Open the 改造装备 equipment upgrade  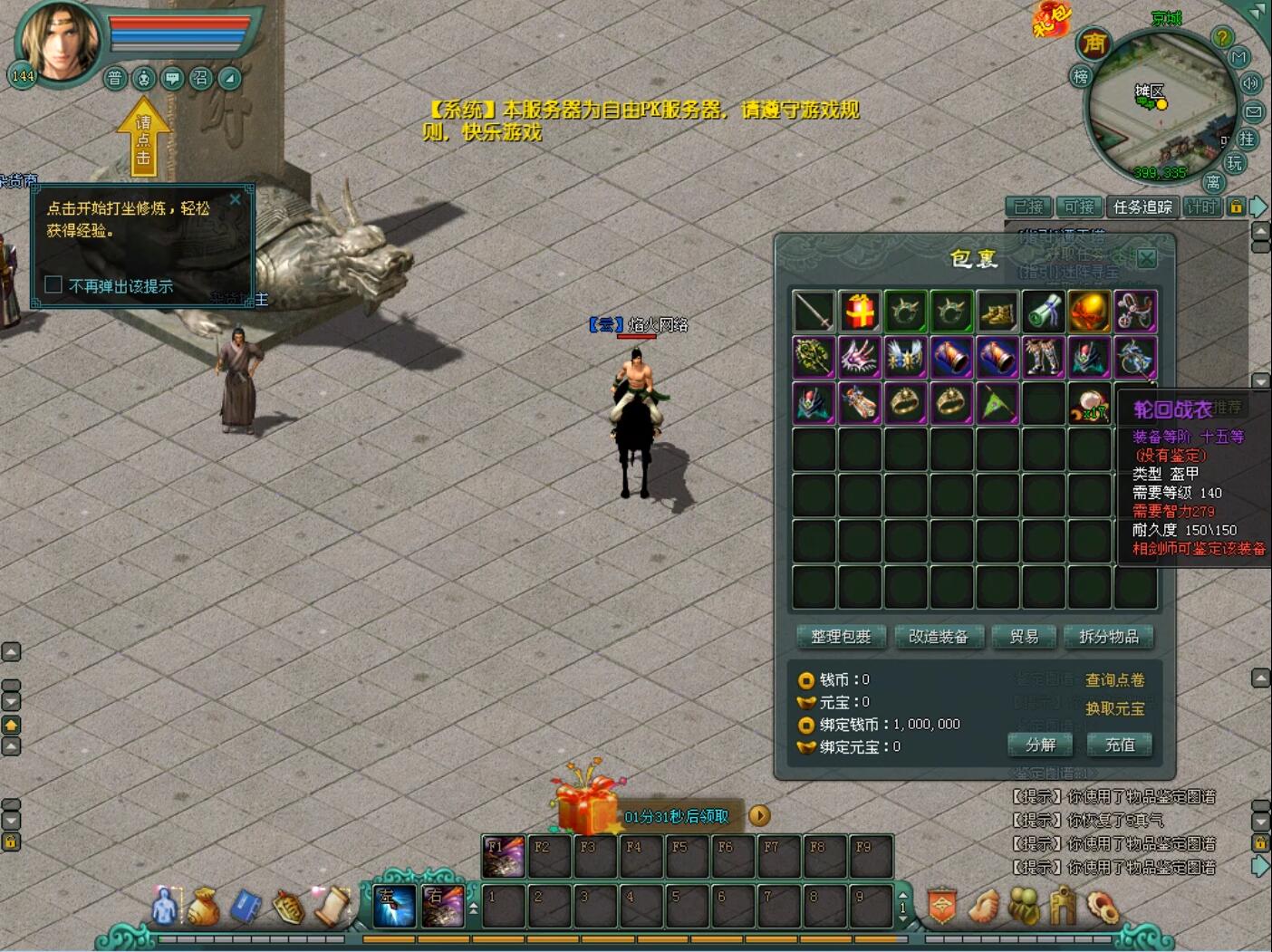[x=938, y=637]
